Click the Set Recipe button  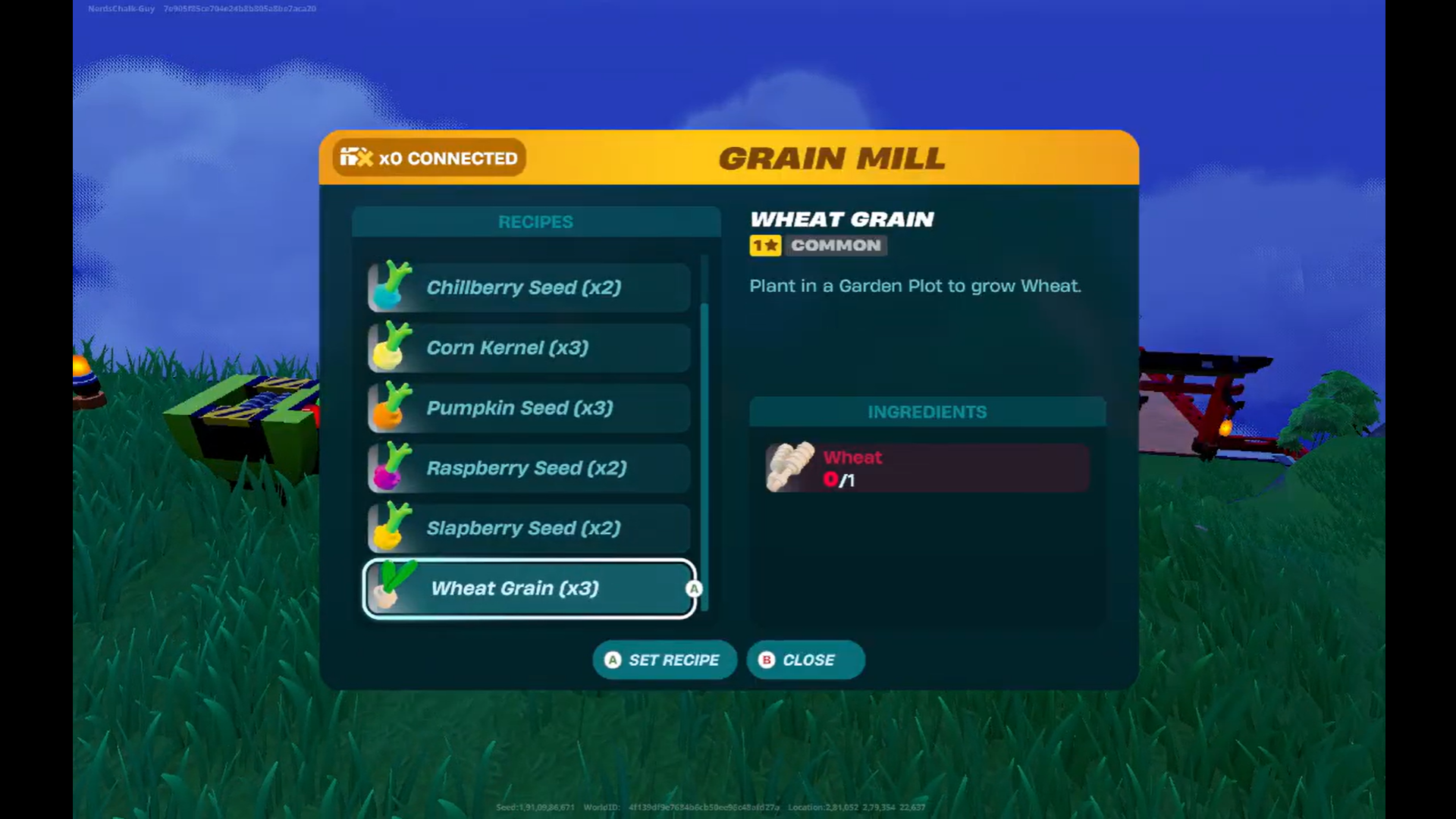664,660
